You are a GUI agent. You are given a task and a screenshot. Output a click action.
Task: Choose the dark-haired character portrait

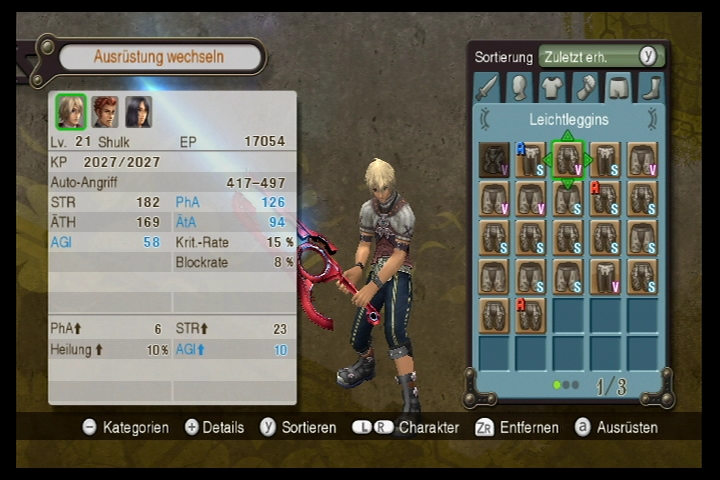[138, 111]
